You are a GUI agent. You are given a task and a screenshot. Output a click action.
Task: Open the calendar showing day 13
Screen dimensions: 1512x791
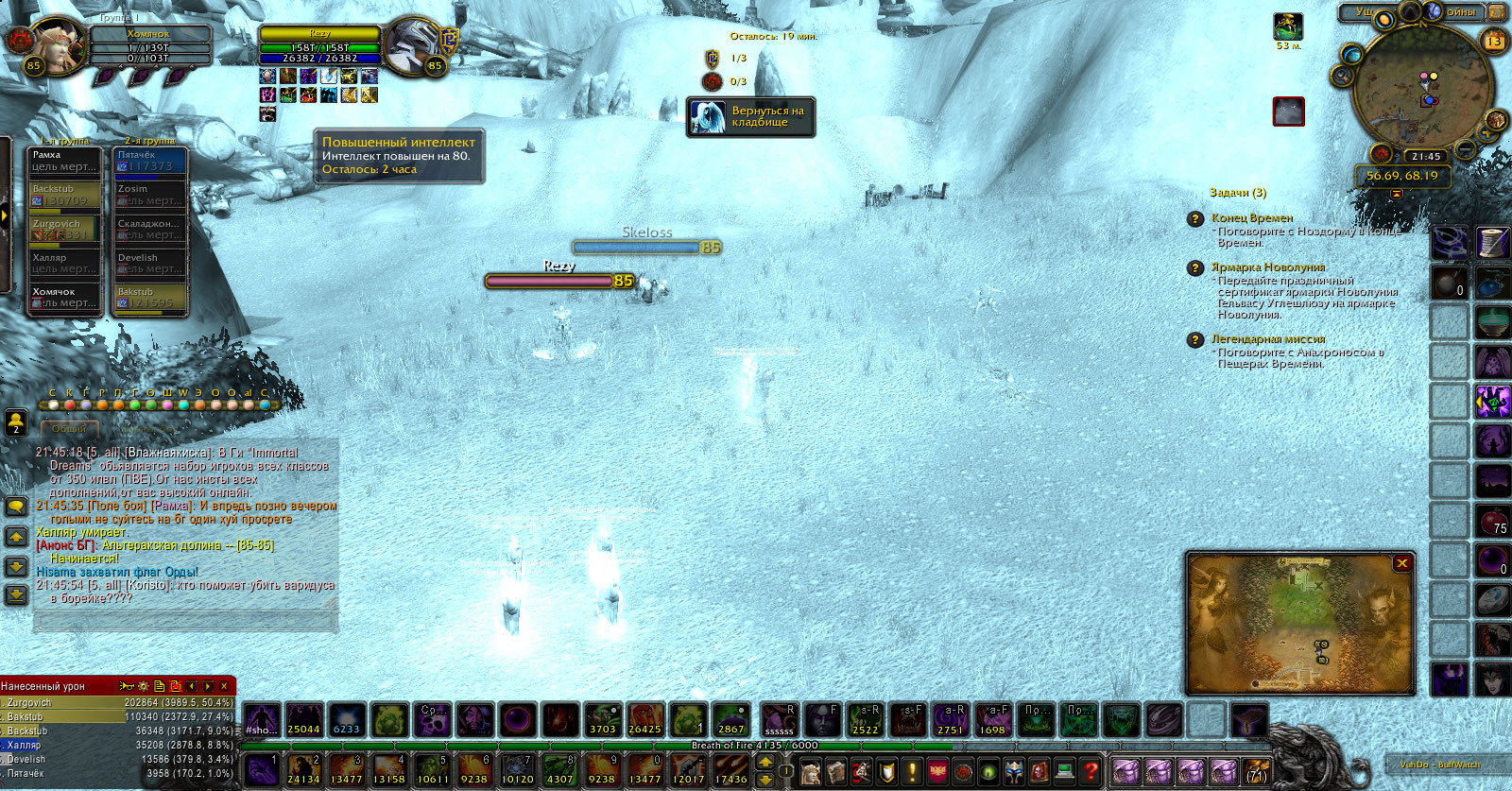(x=1494, y=41)
